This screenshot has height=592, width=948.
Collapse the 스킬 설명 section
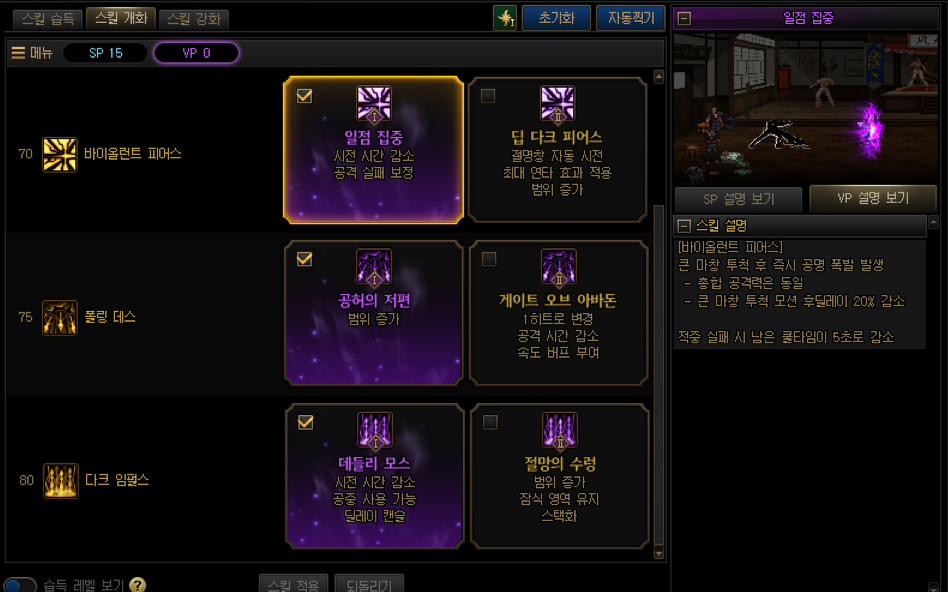(684, 225)
